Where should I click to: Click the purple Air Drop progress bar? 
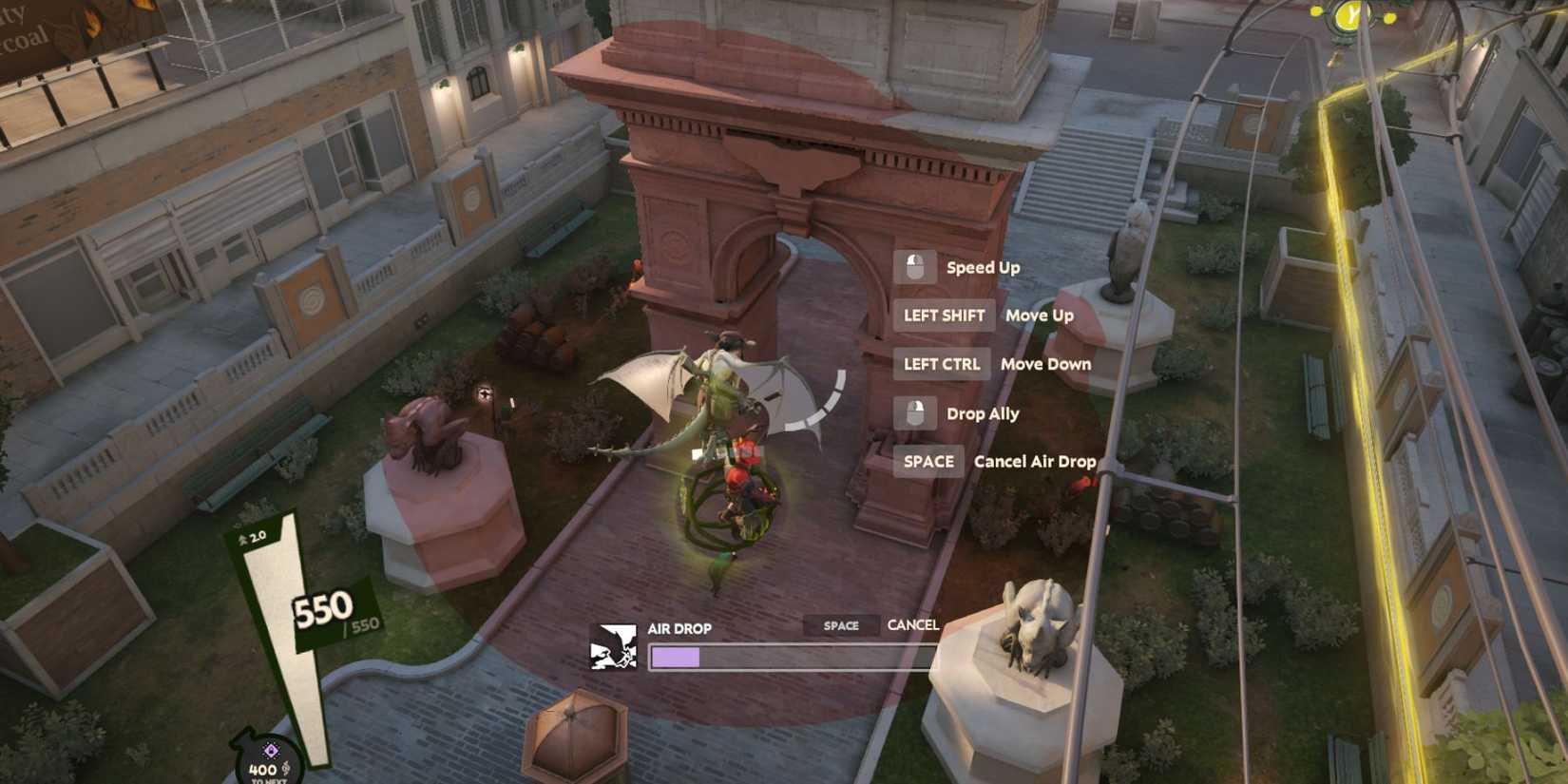coord(675,656)
